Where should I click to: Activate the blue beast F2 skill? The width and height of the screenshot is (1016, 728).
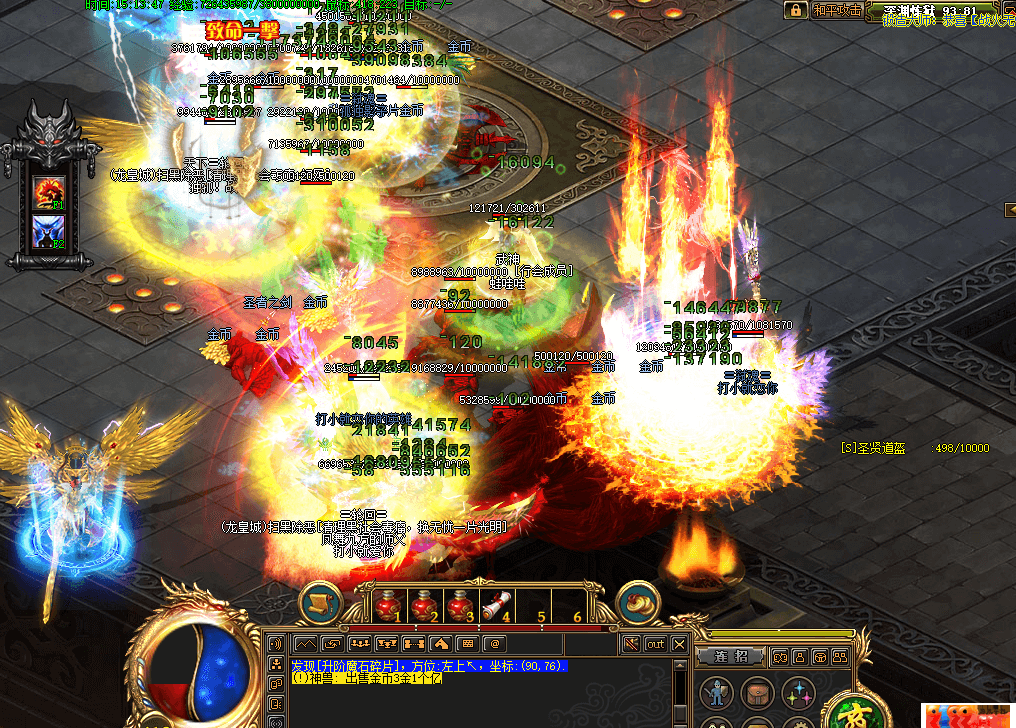[49, 231]
